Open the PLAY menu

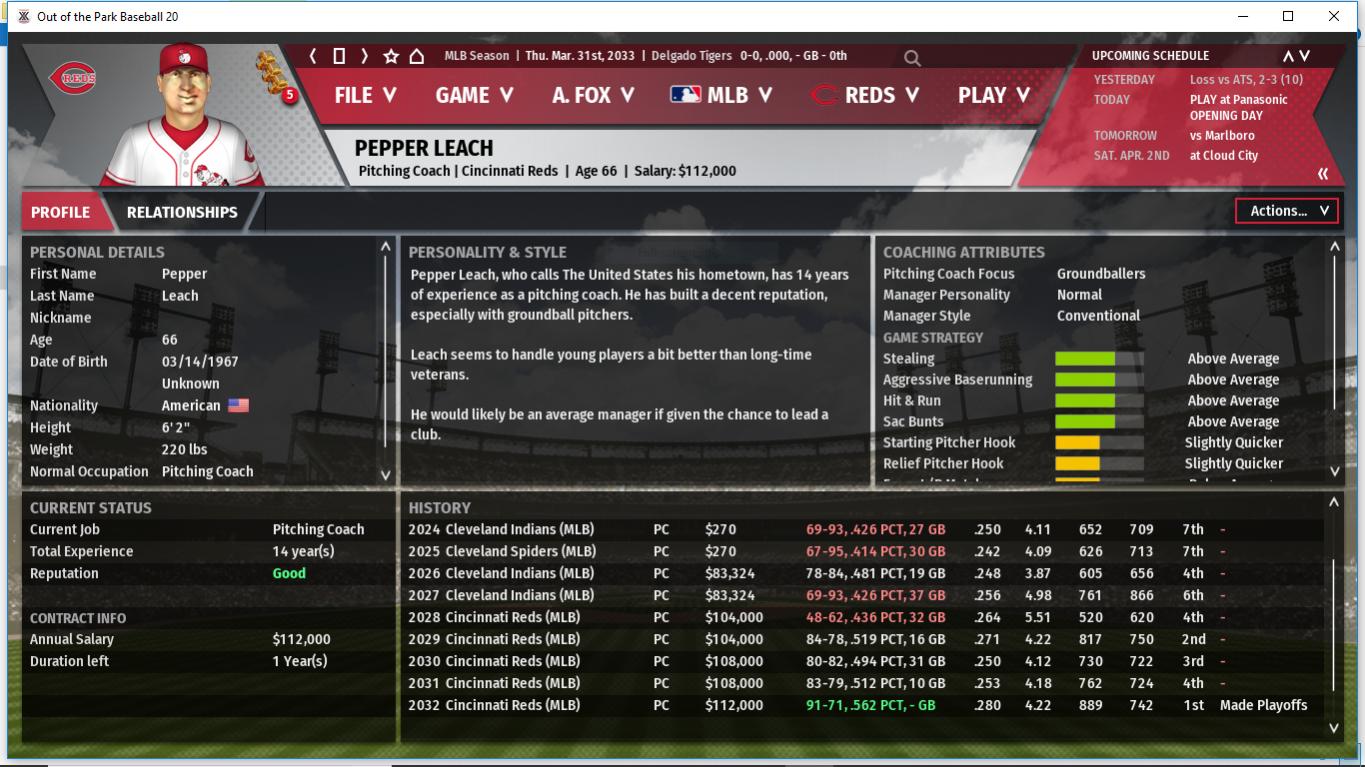(x=994, y=95)
